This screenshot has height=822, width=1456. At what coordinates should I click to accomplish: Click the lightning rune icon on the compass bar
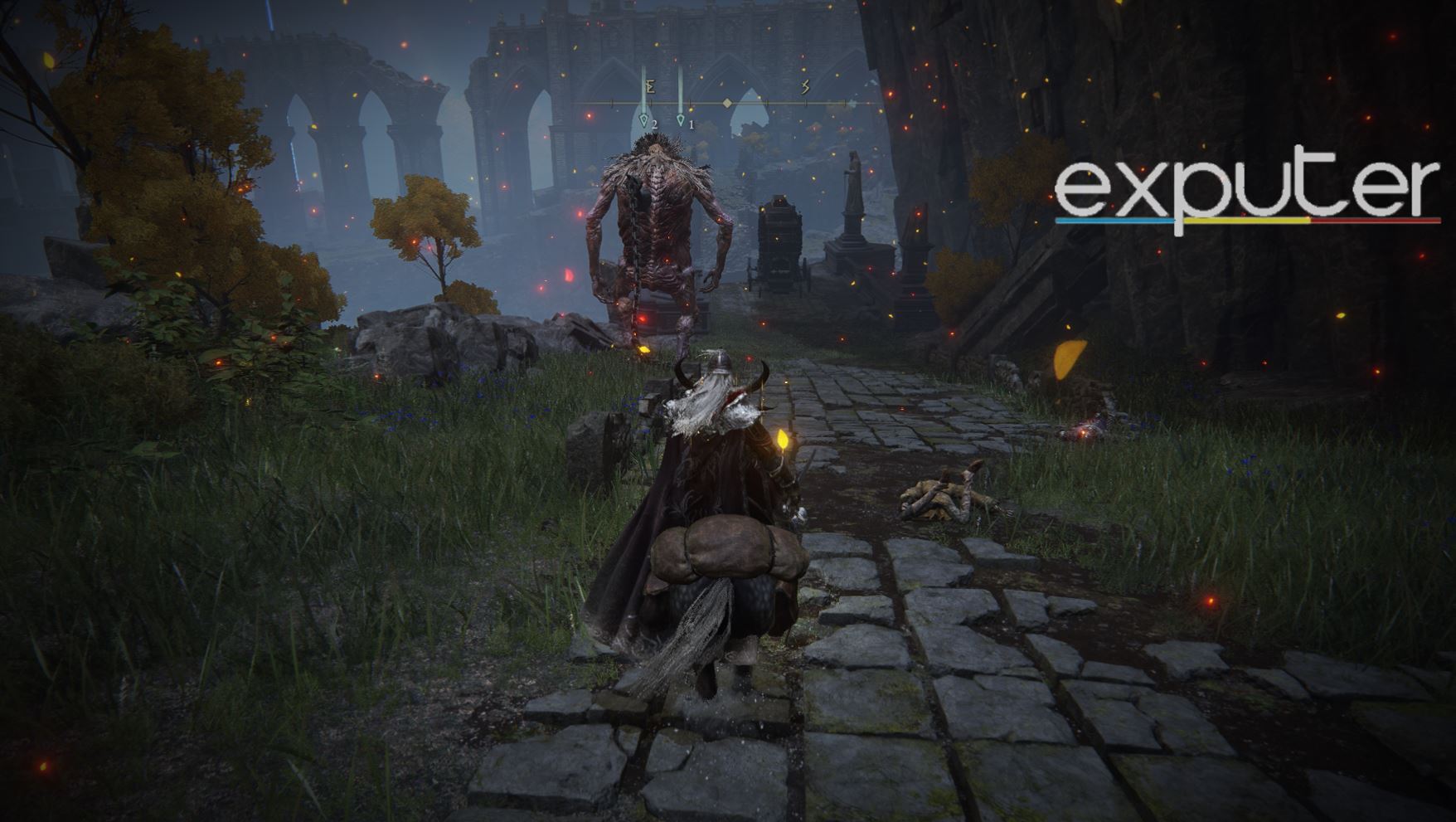pyautogui.click(x=805, y=87)
